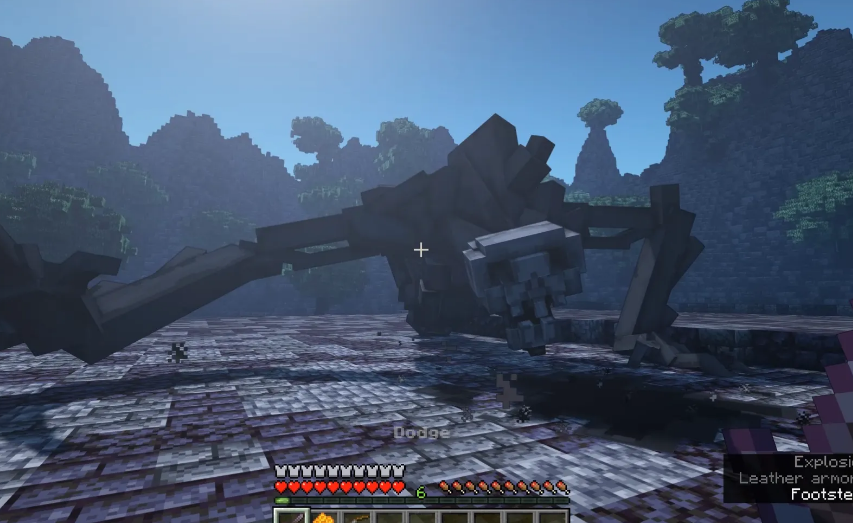The width and height of the screenshot is (853, 523).
Task: Select the orange item hotbar slot
Action: (x=324, y=517)
